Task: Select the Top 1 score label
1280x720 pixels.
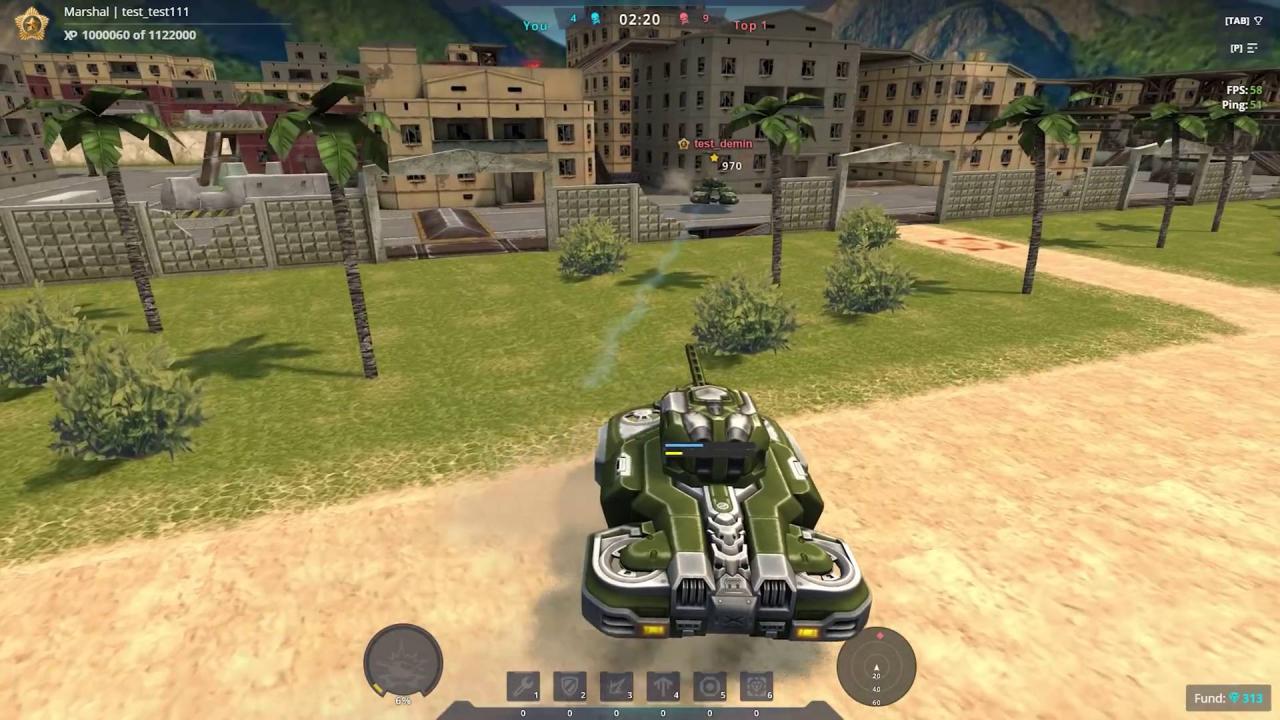Action: pos(750,25)
